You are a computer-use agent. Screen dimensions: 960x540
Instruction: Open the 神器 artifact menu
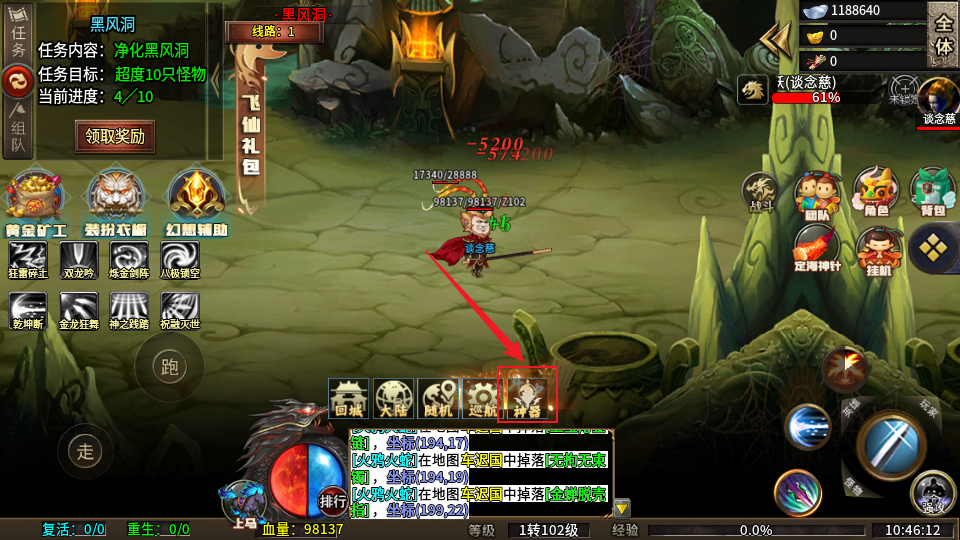pyautogui.click(x=527, y=396)
